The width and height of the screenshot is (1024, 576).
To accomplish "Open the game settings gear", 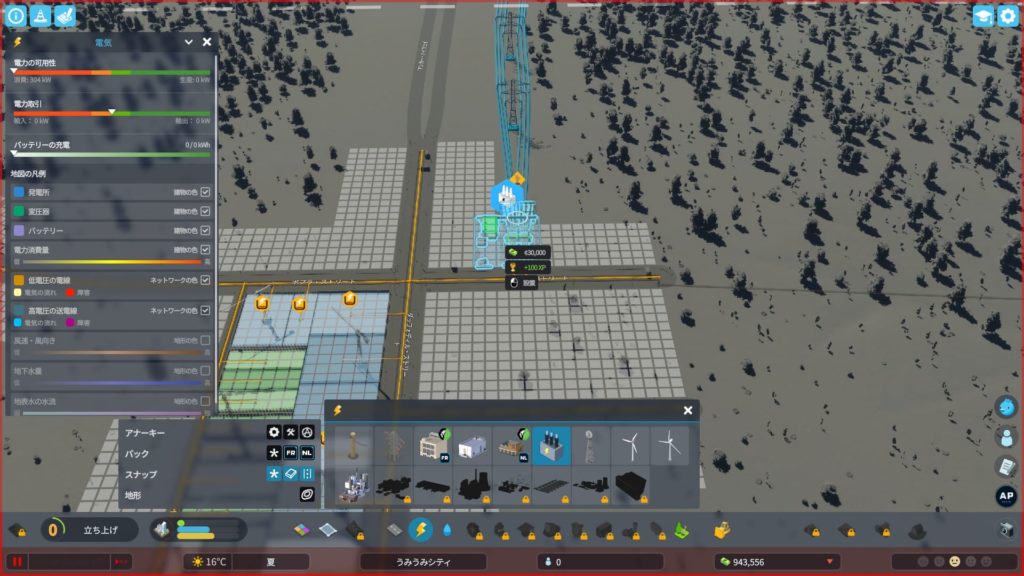I will pos(1007,16).
